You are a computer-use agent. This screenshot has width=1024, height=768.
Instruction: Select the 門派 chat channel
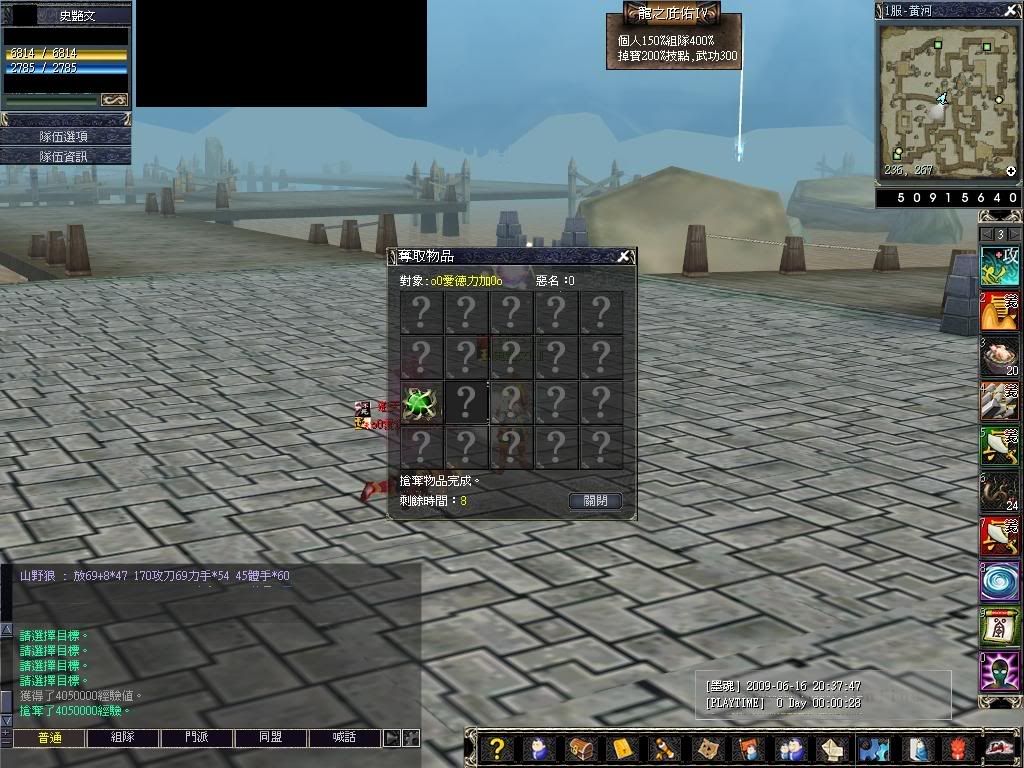tap(196, 738)
